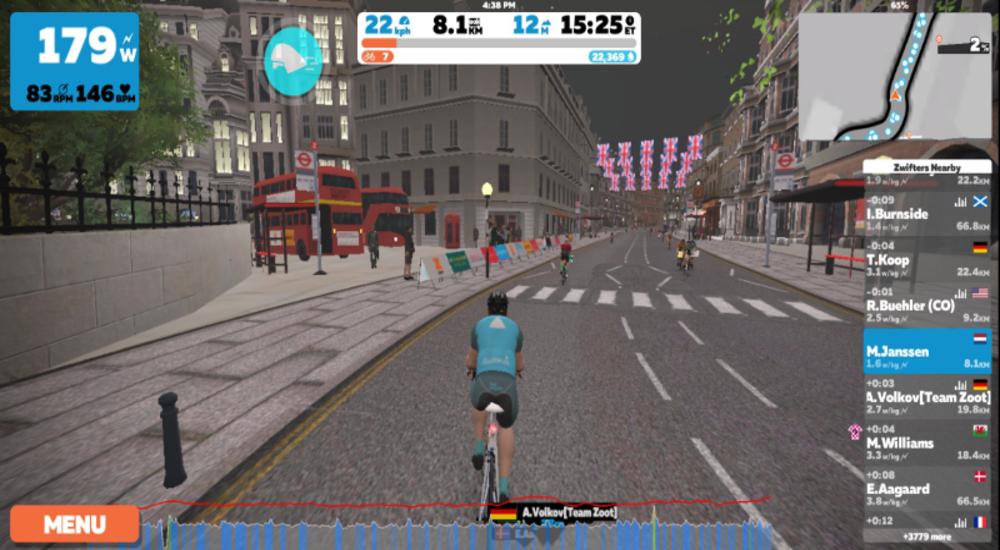Select R.Buehler (CO) rider row
The height and width of the screenshot is (550, 1000).
click(927, 305)
